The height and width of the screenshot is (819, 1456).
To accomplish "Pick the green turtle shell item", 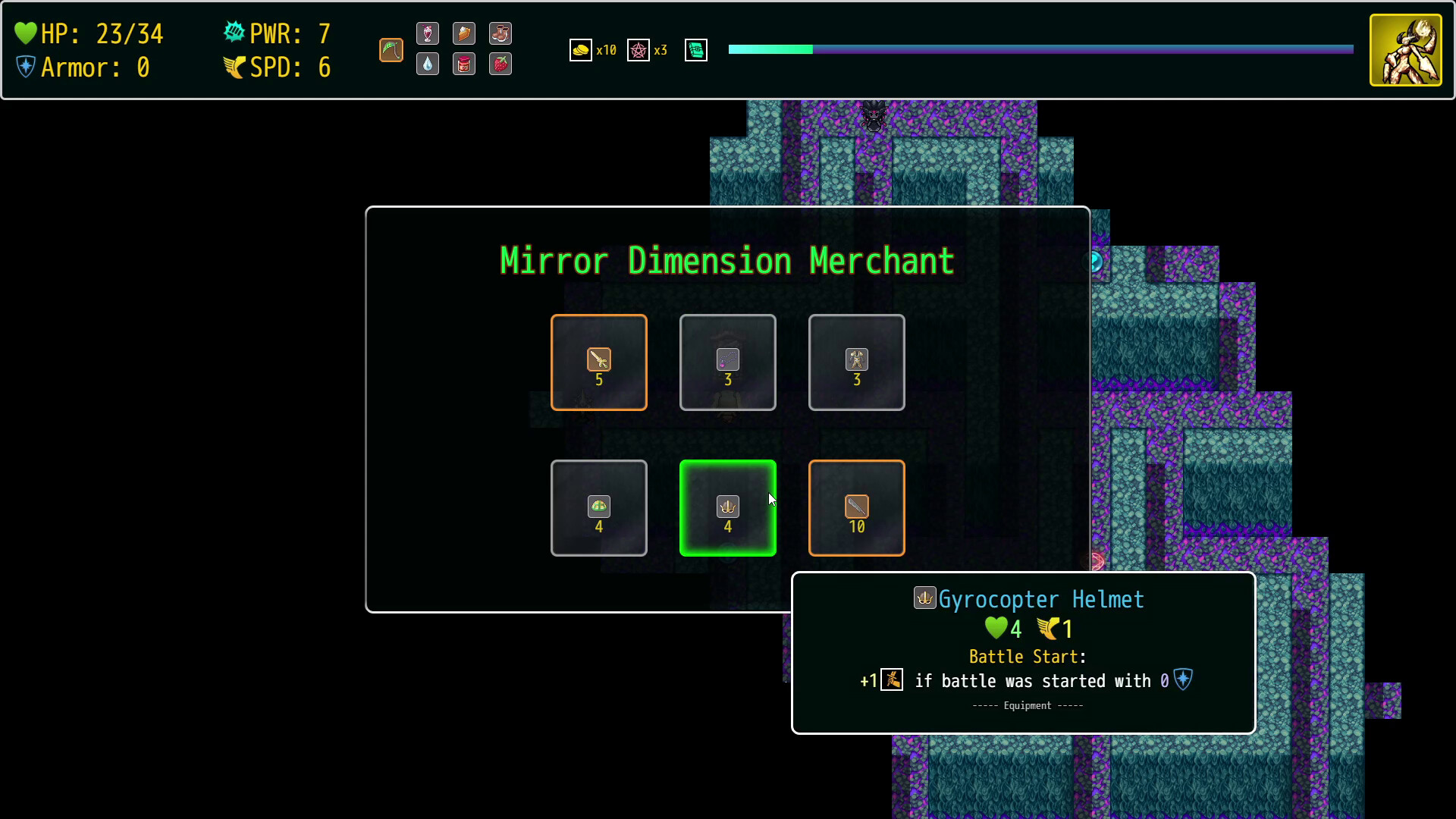I will (x=598, y=508).
